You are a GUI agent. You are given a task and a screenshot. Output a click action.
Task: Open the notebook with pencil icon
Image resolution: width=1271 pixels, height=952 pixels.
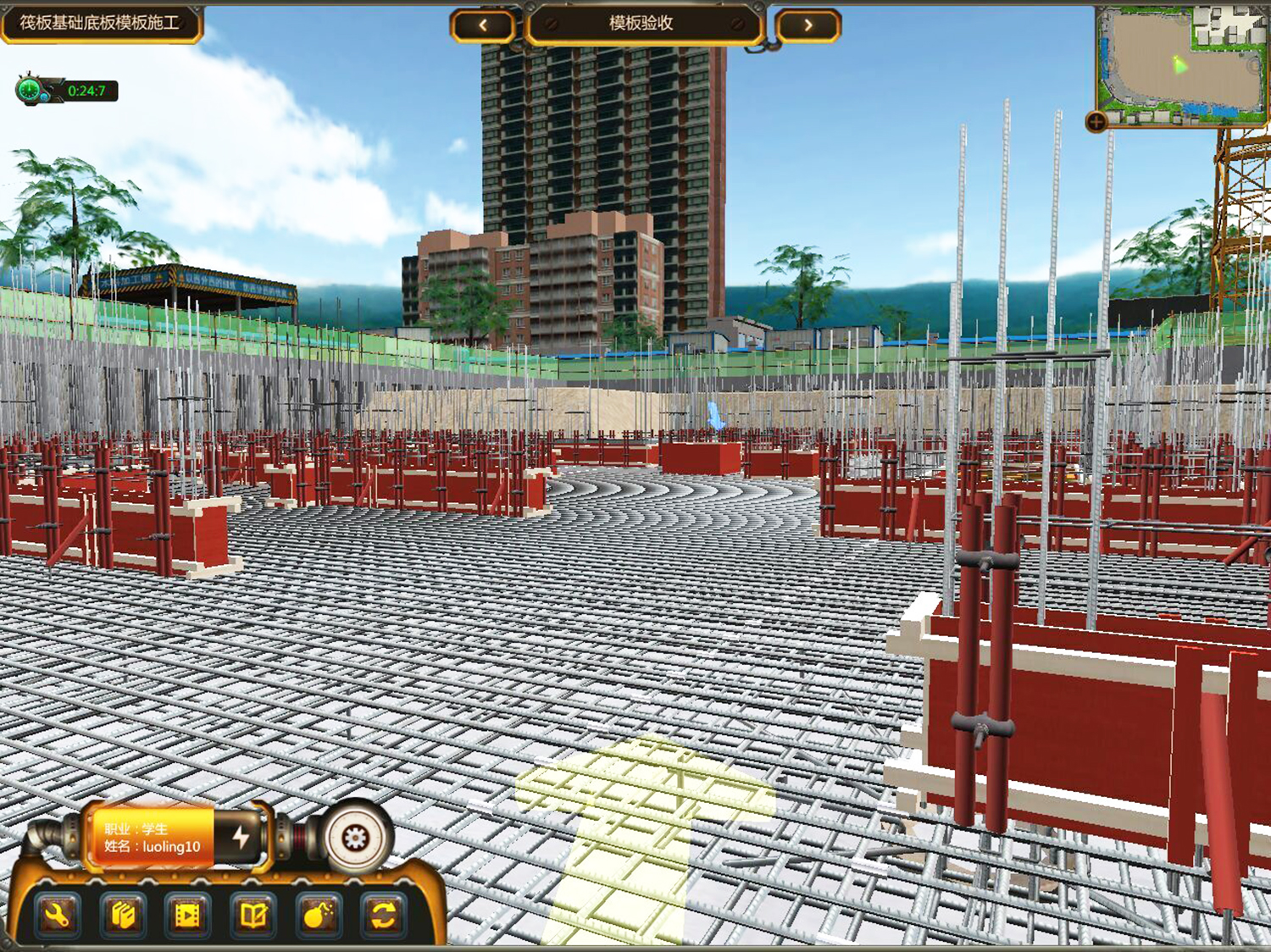coord(253,916)
